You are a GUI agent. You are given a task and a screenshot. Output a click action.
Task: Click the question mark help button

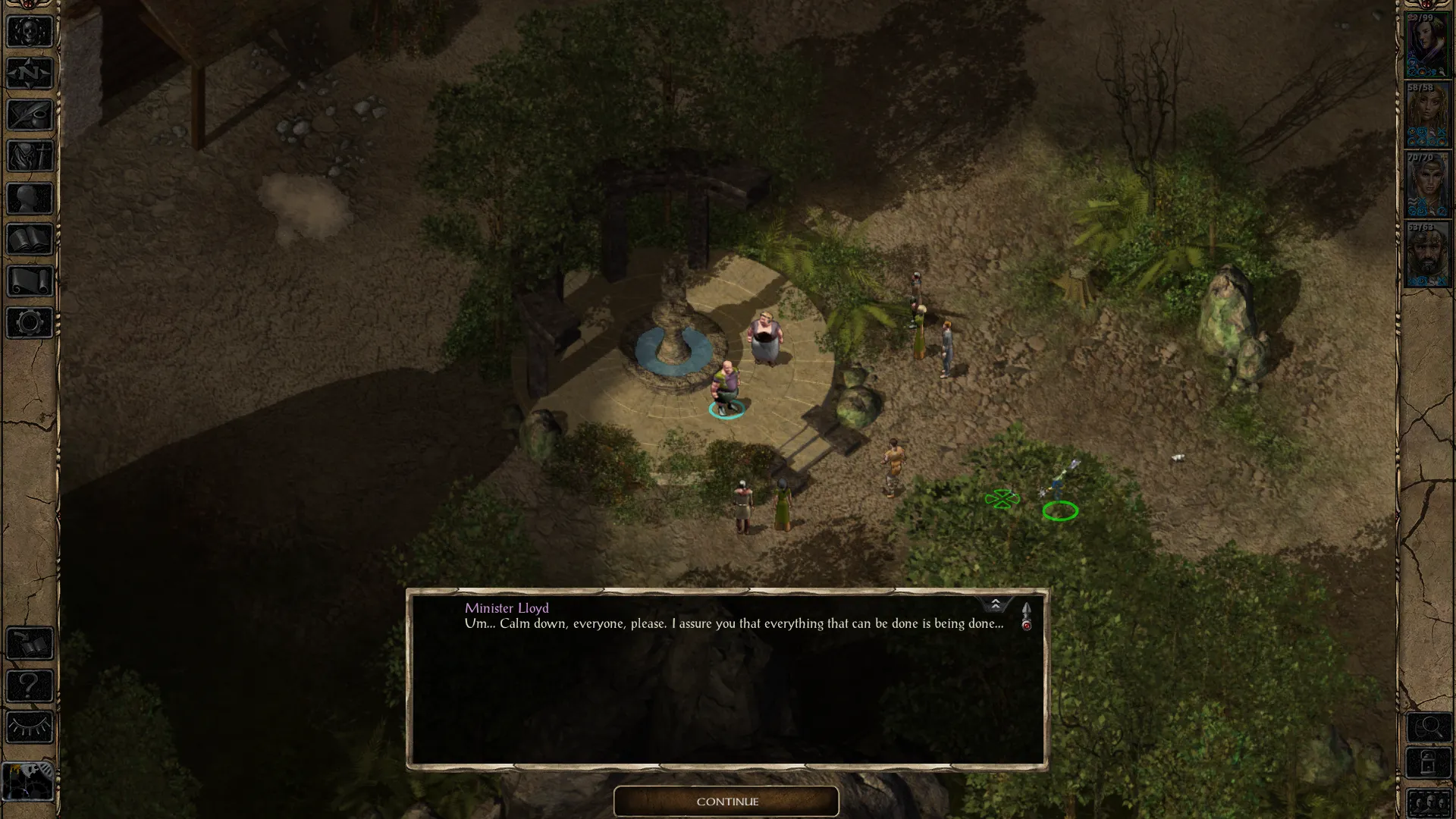pos(30,686)
